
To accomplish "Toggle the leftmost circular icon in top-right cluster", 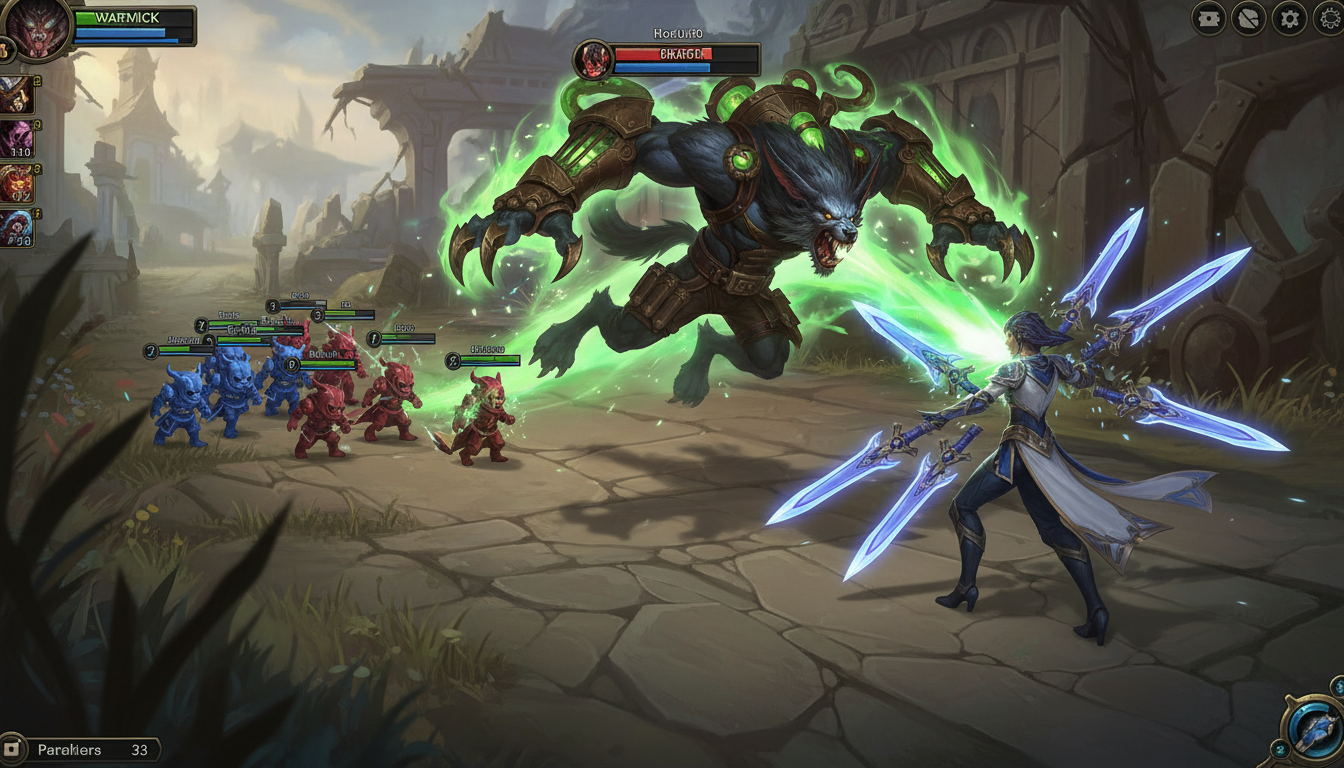I will [x=1207, y=17].
